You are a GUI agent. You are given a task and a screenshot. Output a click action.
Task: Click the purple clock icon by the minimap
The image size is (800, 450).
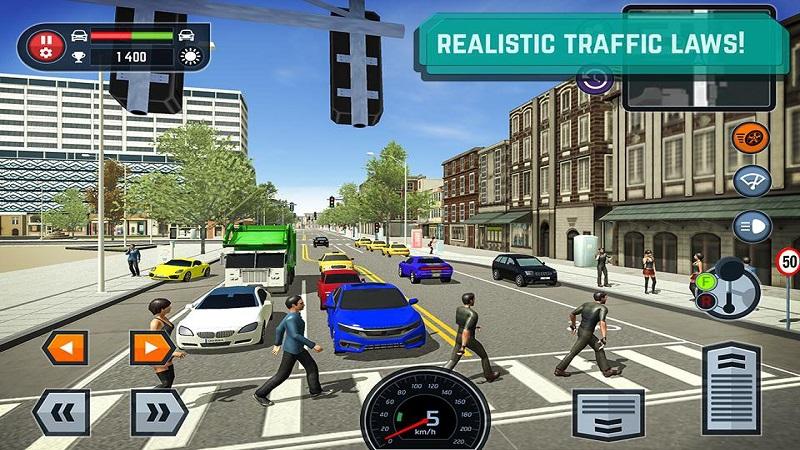click(598, 80)
